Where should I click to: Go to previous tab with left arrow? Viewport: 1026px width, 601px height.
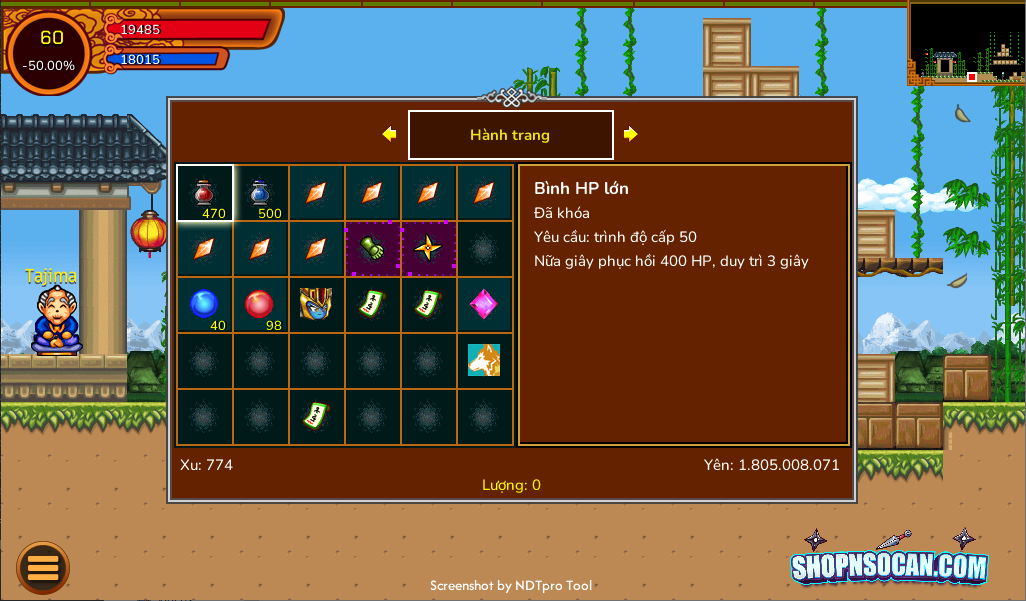pyautogui.click(x=389, y=134)
